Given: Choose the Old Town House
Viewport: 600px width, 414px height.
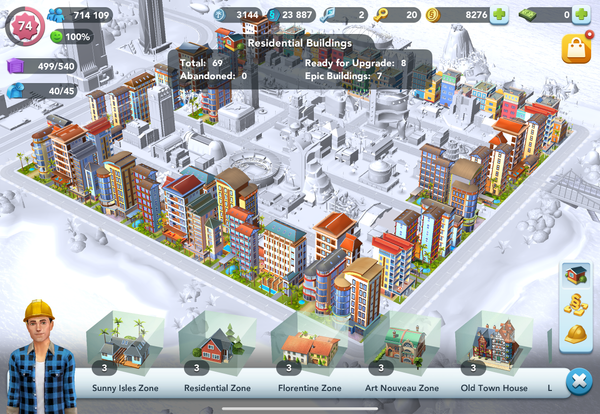Looking at the screenshot, I should [493, 346].
